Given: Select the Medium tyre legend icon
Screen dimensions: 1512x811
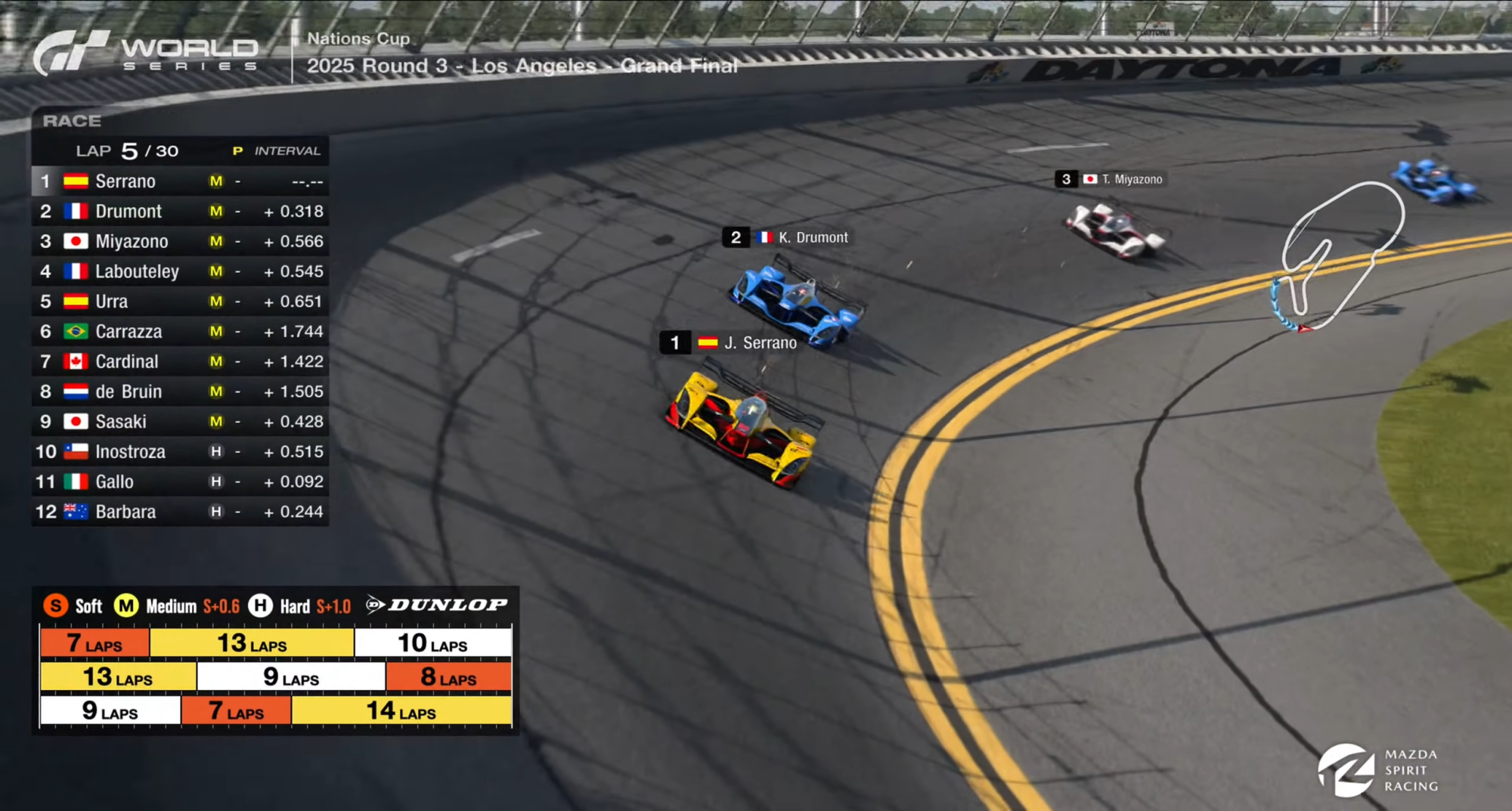Looking at the screenshot, I should (126, 605).
